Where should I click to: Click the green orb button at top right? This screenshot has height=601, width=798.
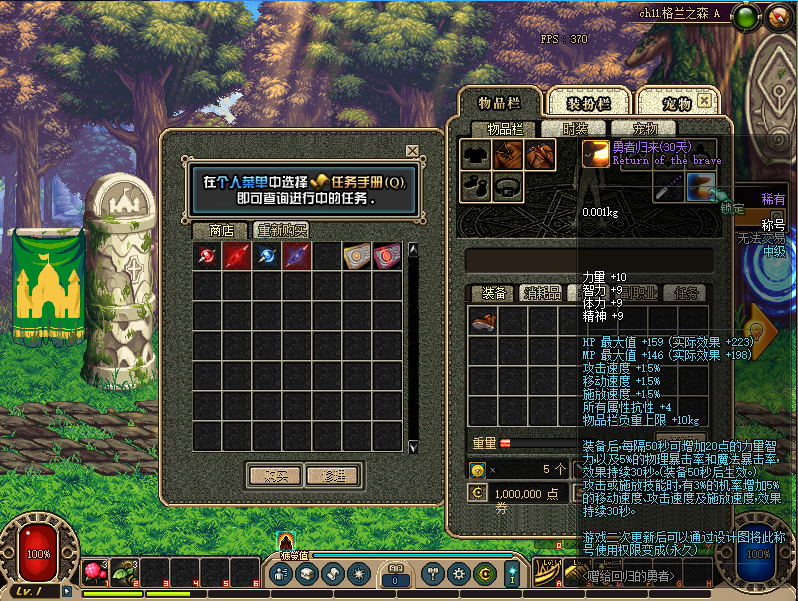tap(745, 16)
